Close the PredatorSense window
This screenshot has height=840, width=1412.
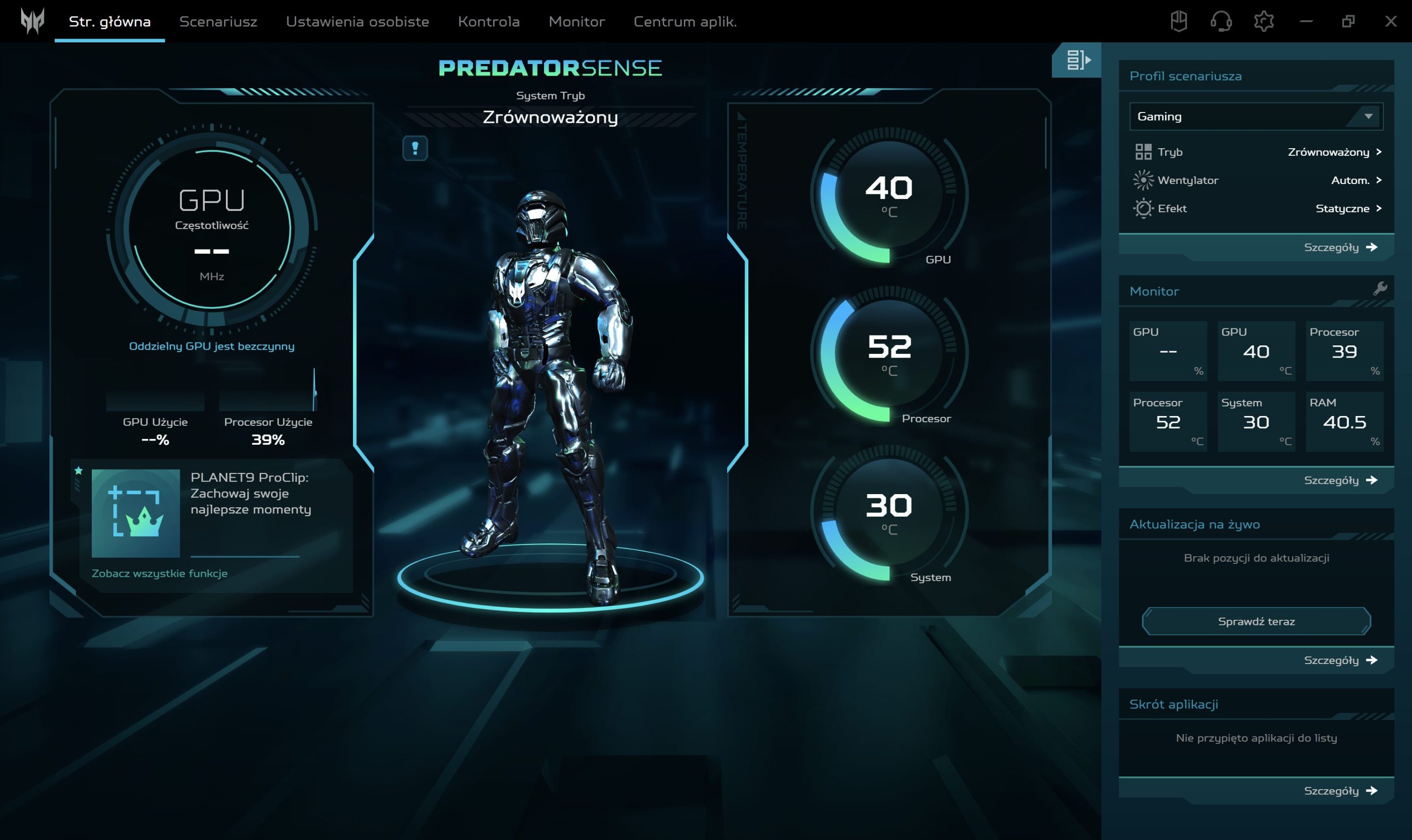pyautogui.click(x=1390, y=22)
